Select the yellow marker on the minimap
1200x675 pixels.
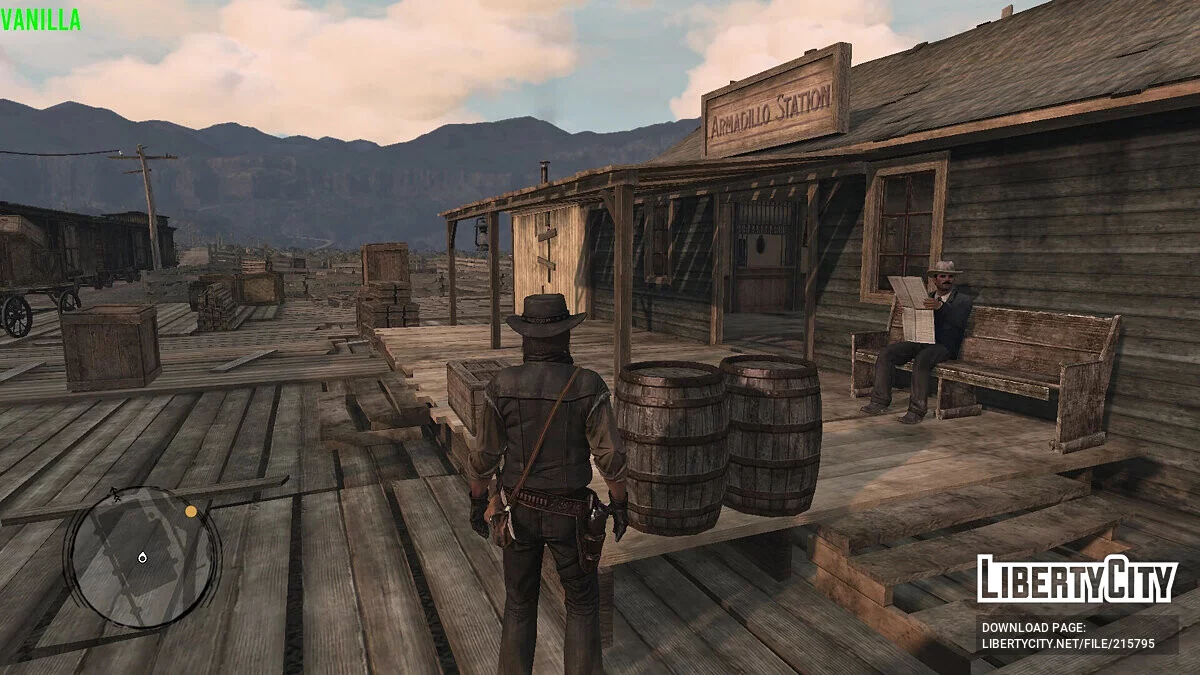click(191, 511)
